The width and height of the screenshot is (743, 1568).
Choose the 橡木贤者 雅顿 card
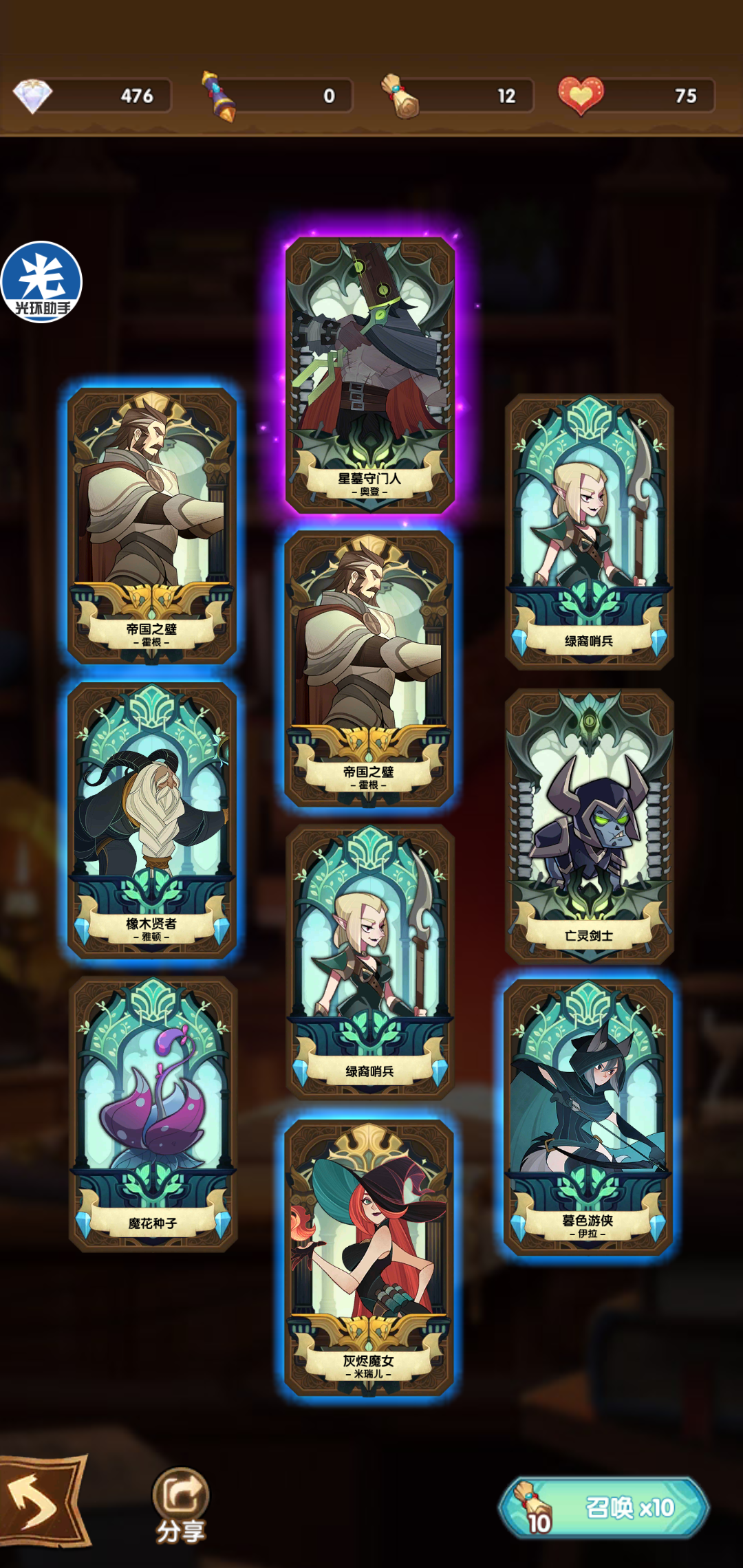coord(152,820)
